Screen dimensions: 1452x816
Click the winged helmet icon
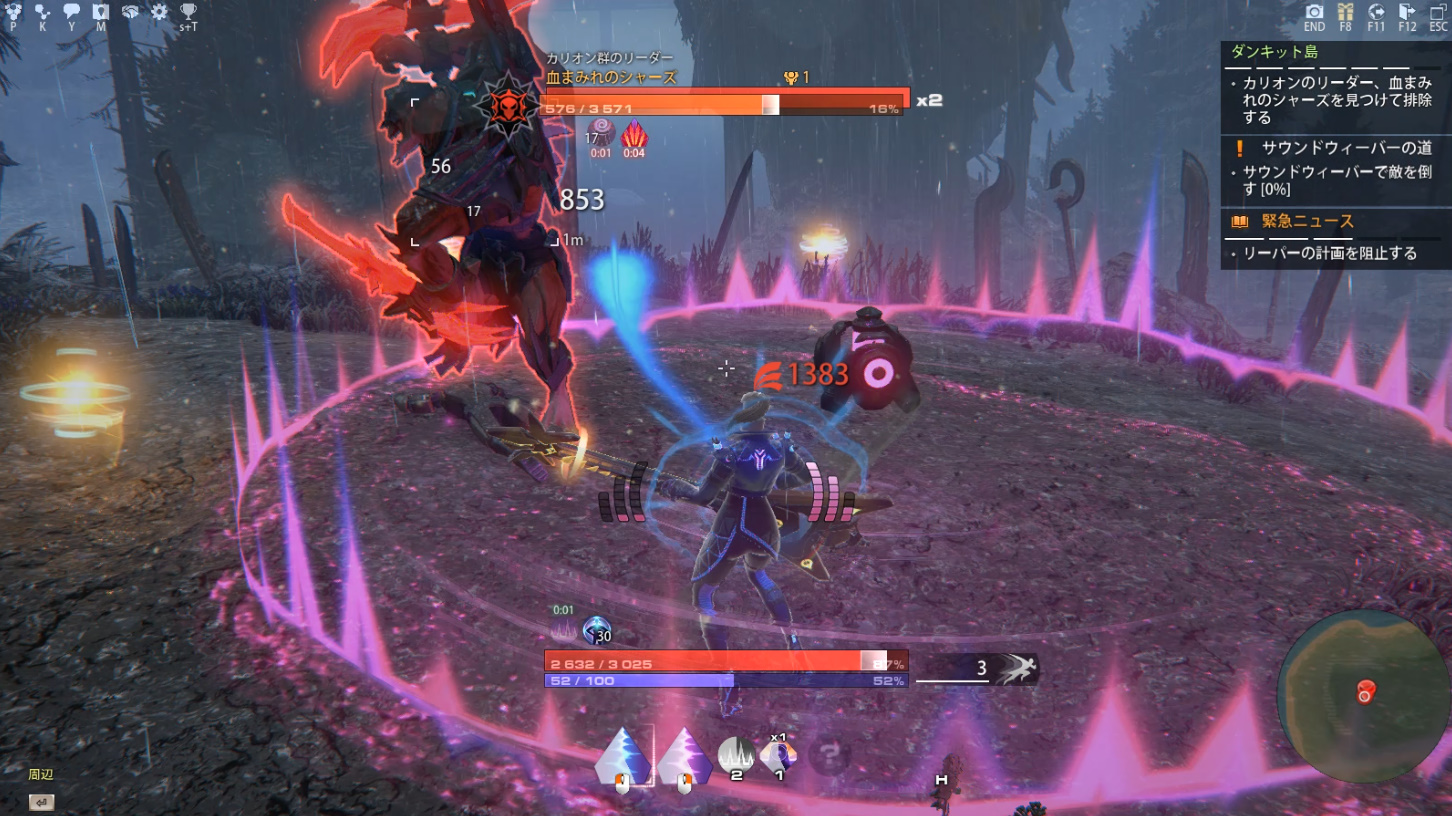[x=130, y=13]
